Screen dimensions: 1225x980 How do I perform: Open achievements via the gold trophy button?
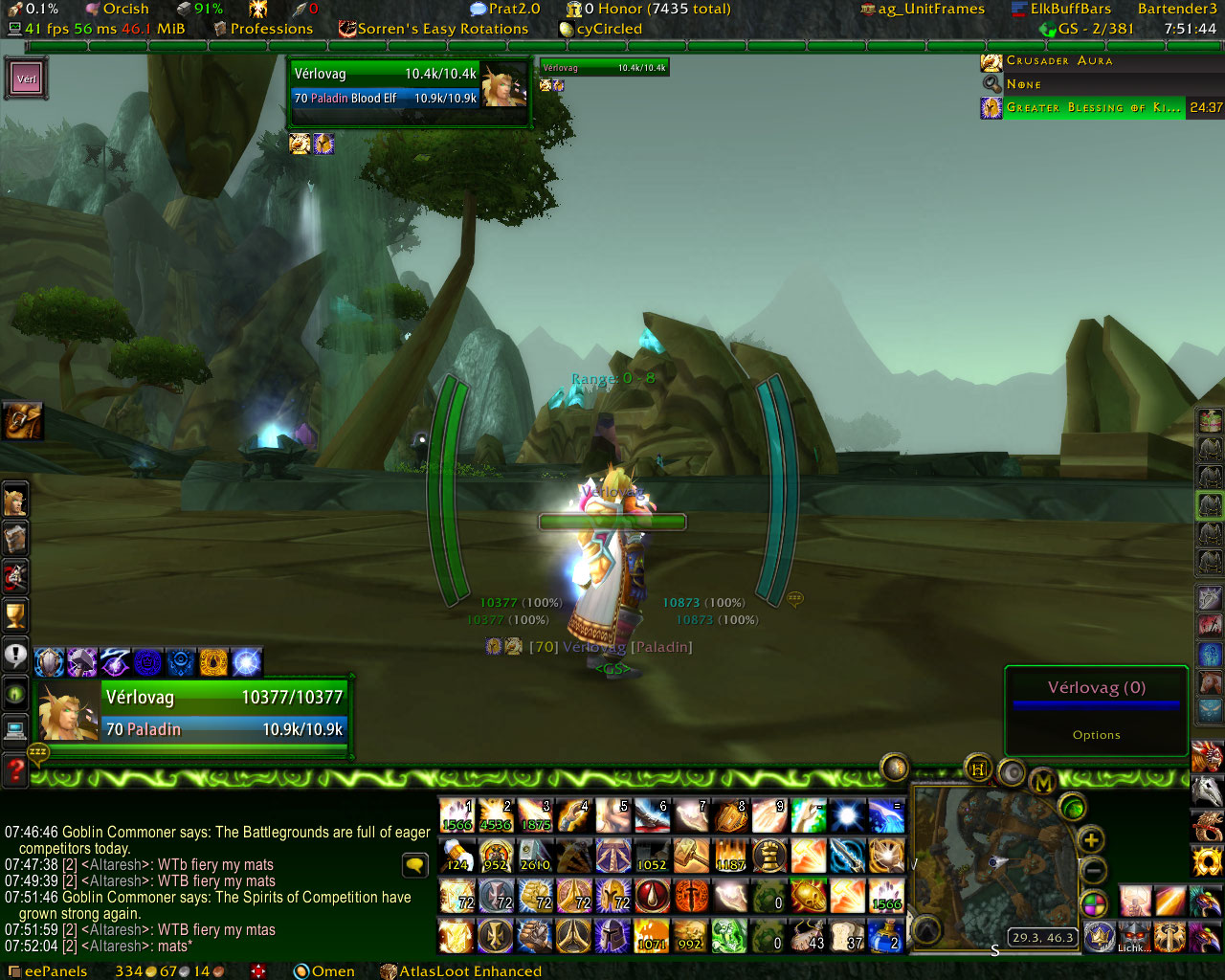(15, 615)
